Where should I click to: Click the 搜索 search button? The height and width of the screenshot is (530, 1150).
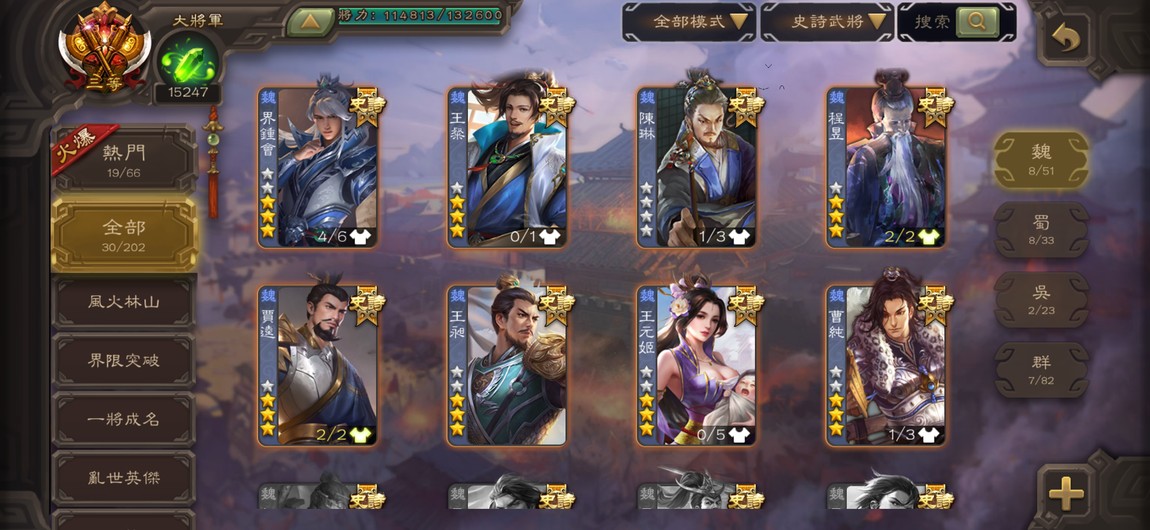[x=957, y=21]
